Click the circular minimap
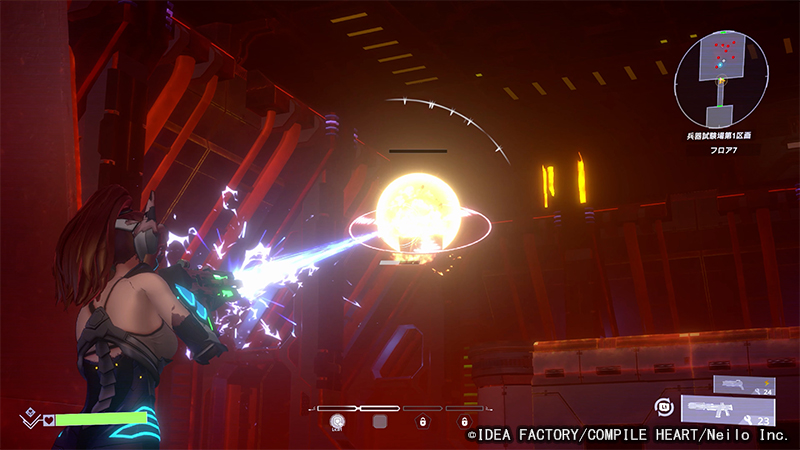 pos(721,78)
